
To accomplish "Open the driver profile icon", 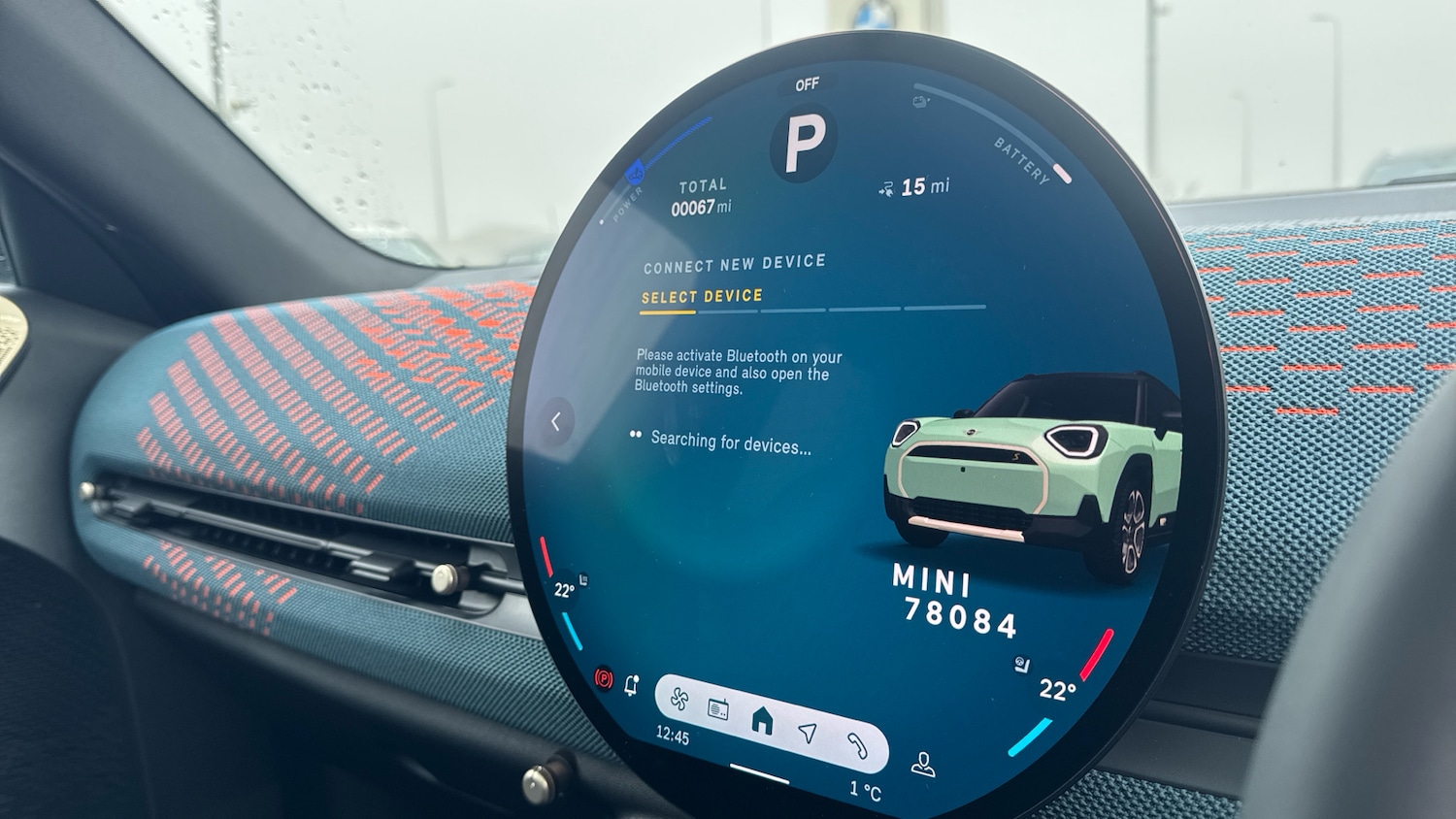I will (922, 766).
